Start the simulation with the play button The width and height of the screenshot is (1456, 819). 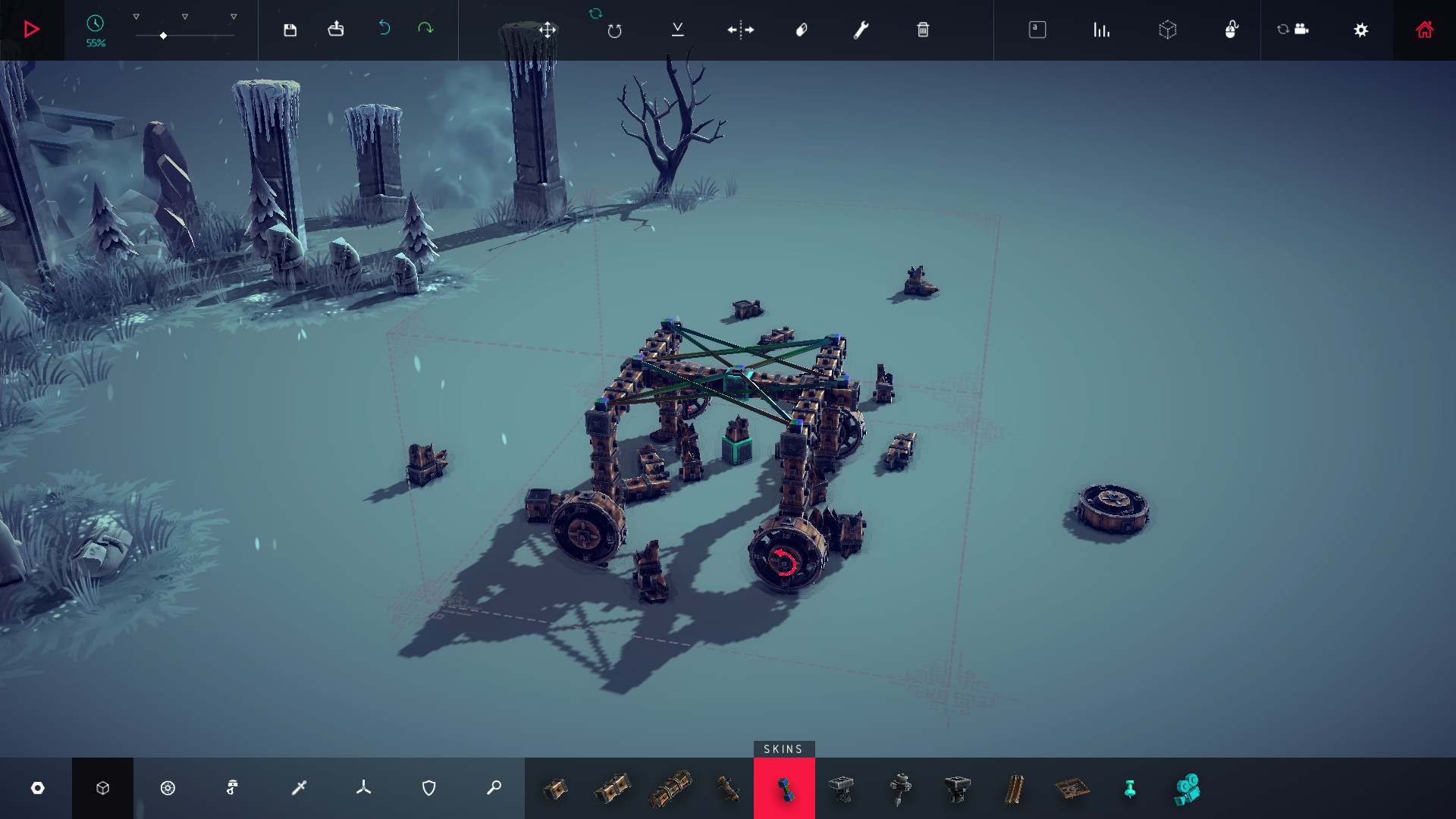30,30
